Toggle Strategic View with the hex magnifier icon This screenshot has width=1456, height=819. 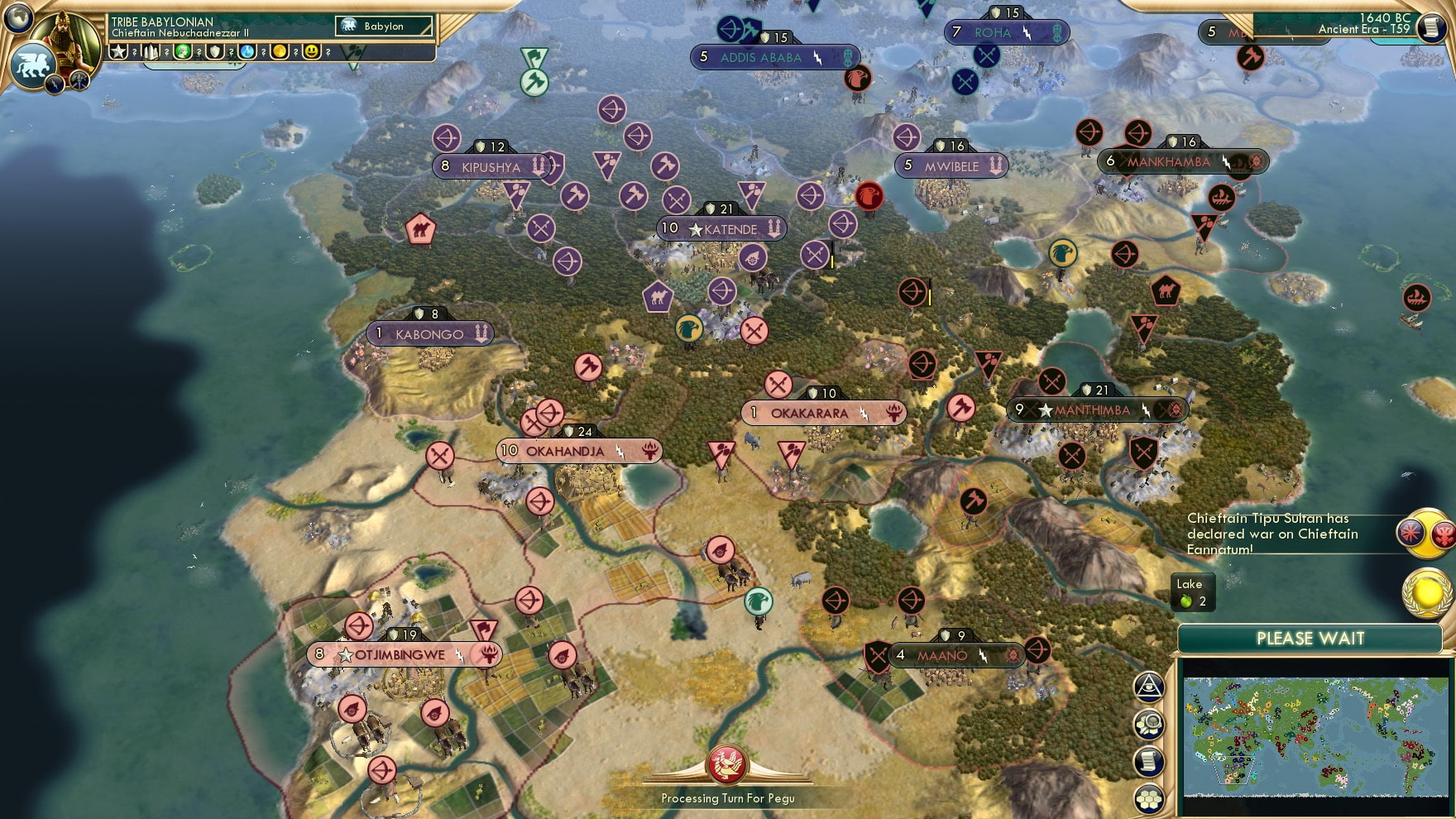pyautogui.click(x=1148, y=722)
